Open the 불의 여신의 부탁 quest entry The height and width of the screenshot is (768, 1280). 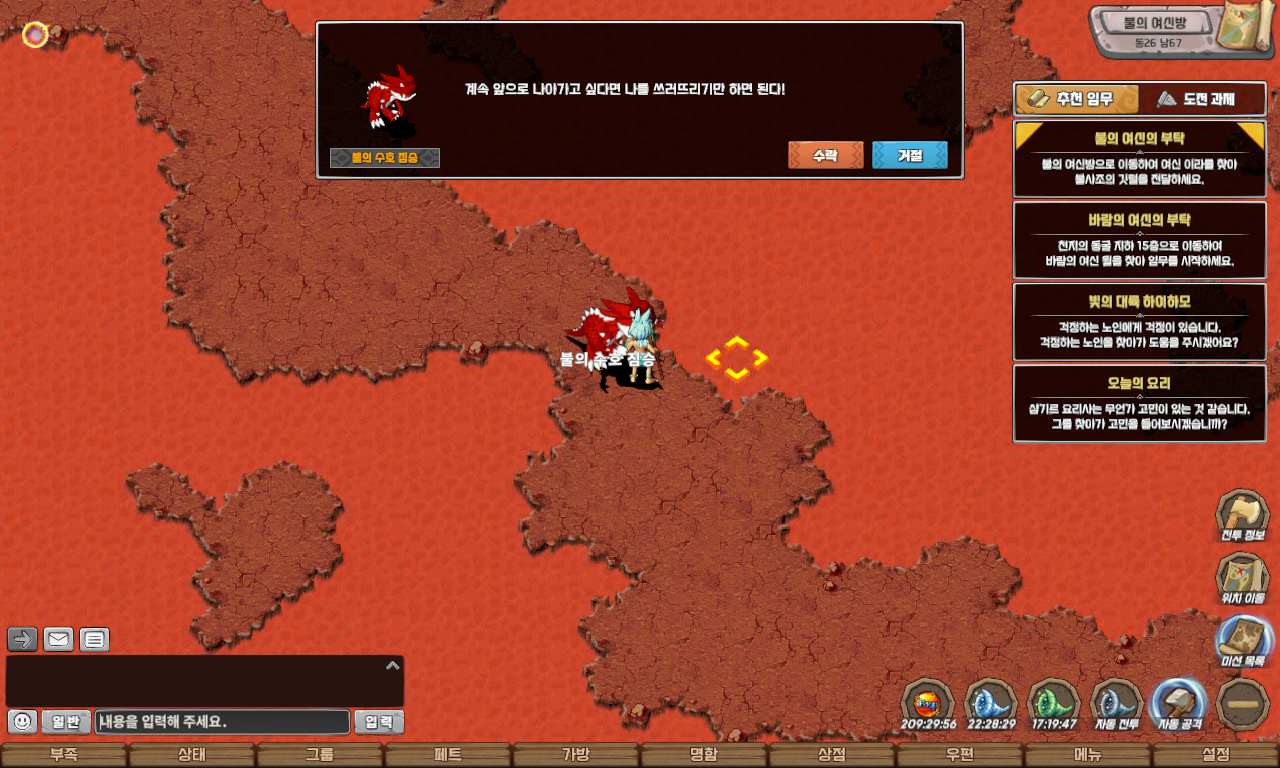1139,159
